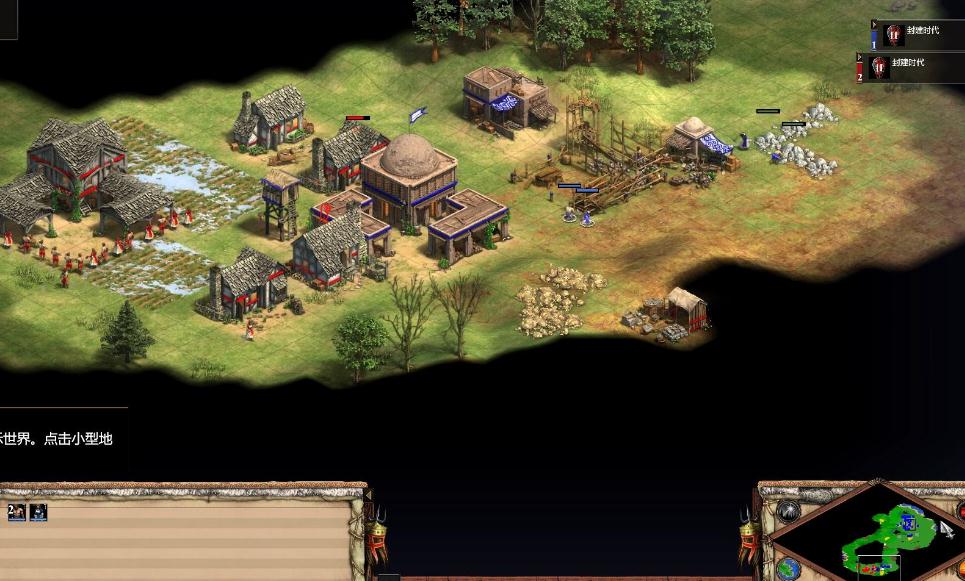The height and width of the screenshot is (581, 965).
Task: Select the first villager portrait in the selection panel
Action: point(19,512)
